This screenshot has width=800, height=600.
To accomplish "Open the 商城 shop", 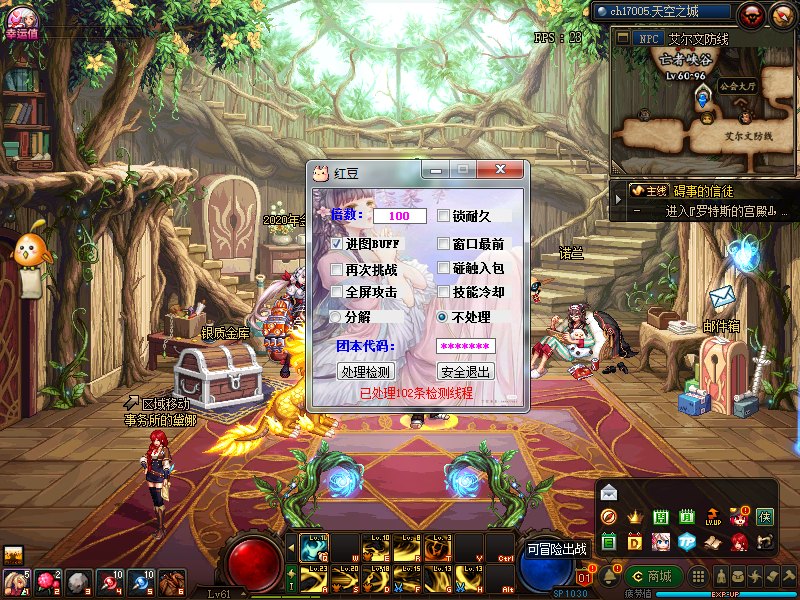I will click(x=650, y=576).
